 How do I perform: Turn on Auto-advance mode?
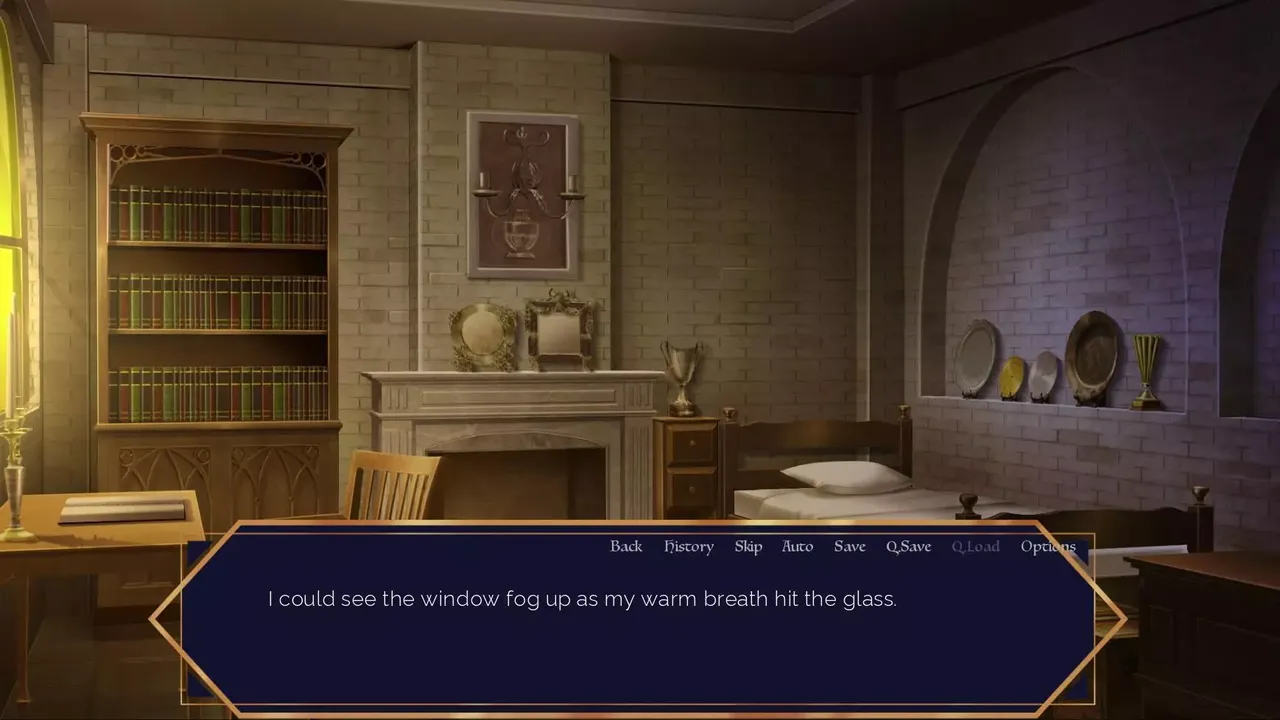797,546
